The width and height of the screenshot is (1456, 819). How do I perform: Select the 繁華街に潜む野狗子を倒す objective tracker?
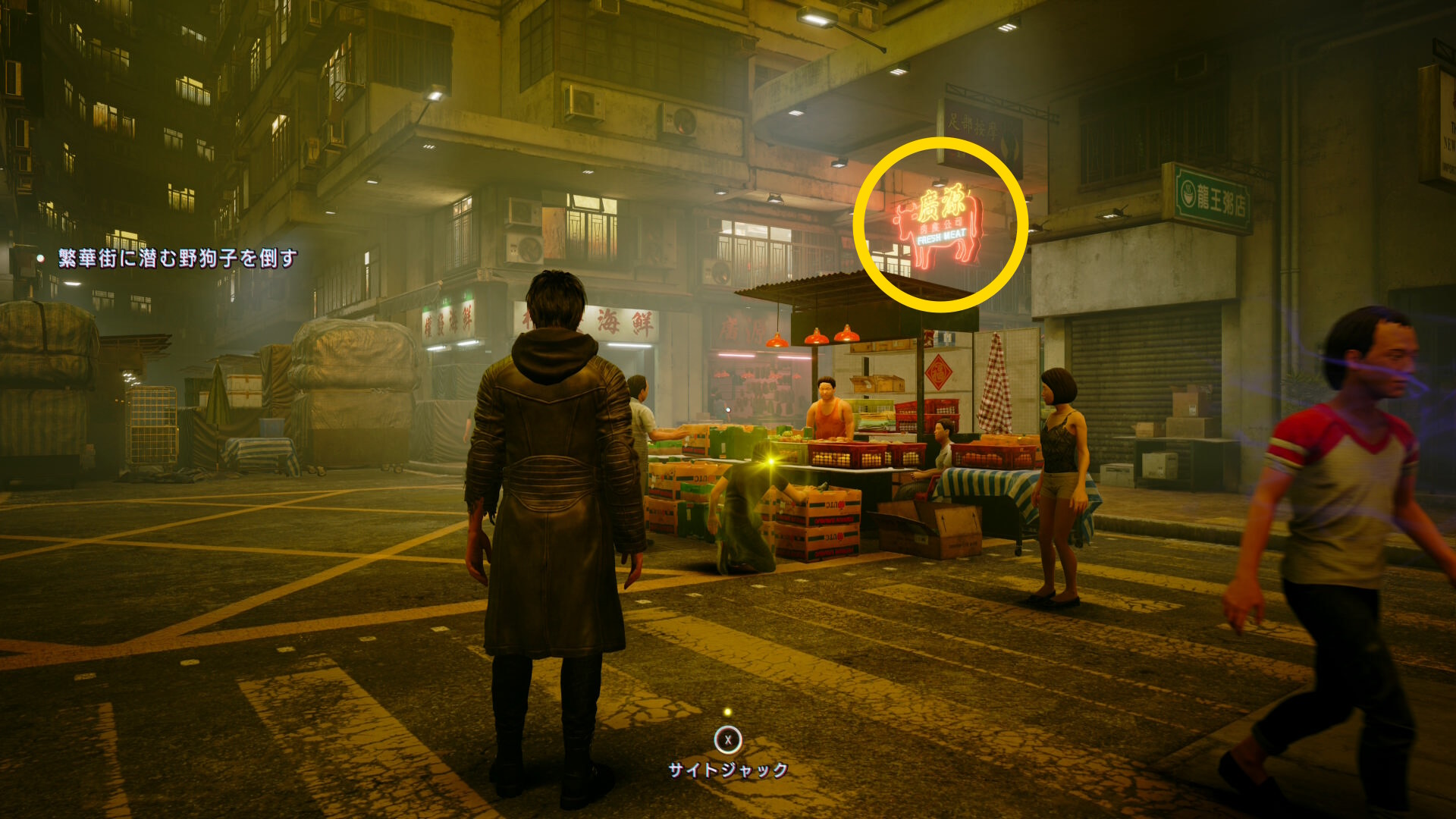click(177, 259)
